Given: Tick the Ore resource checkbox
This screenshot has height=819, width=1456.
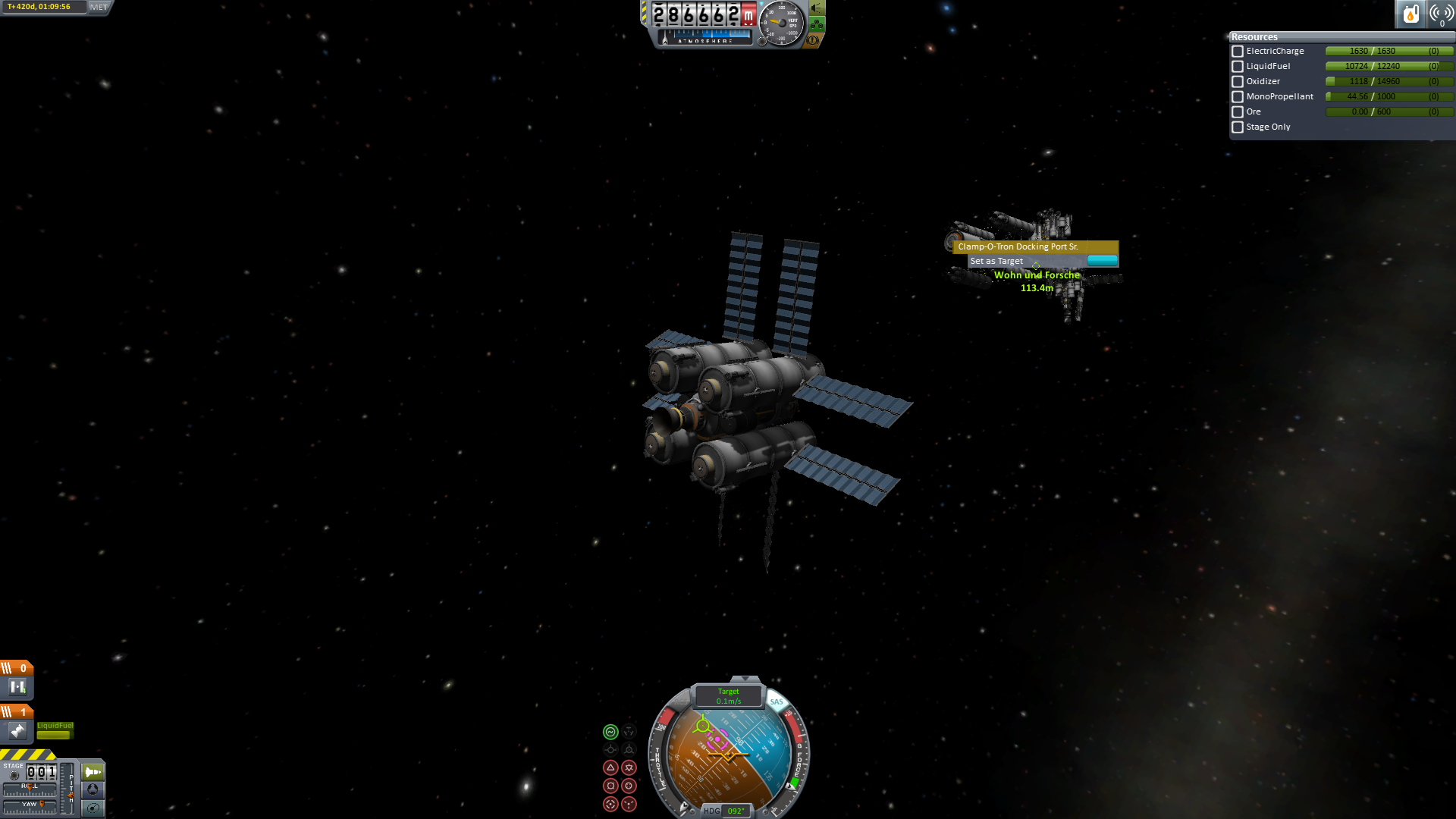Looking at the screenshot, I should pos(1238,112).
